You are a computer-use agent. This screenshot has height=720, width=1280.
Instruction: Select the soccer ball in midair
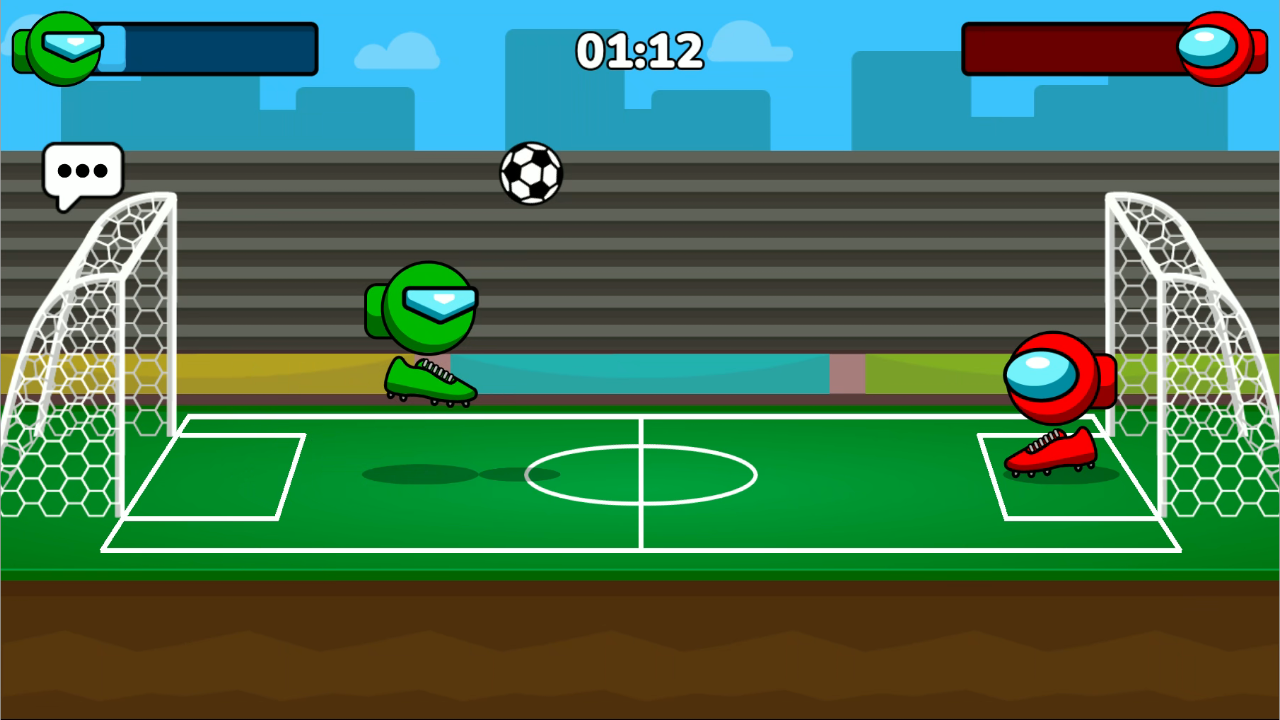click(531, 172)
